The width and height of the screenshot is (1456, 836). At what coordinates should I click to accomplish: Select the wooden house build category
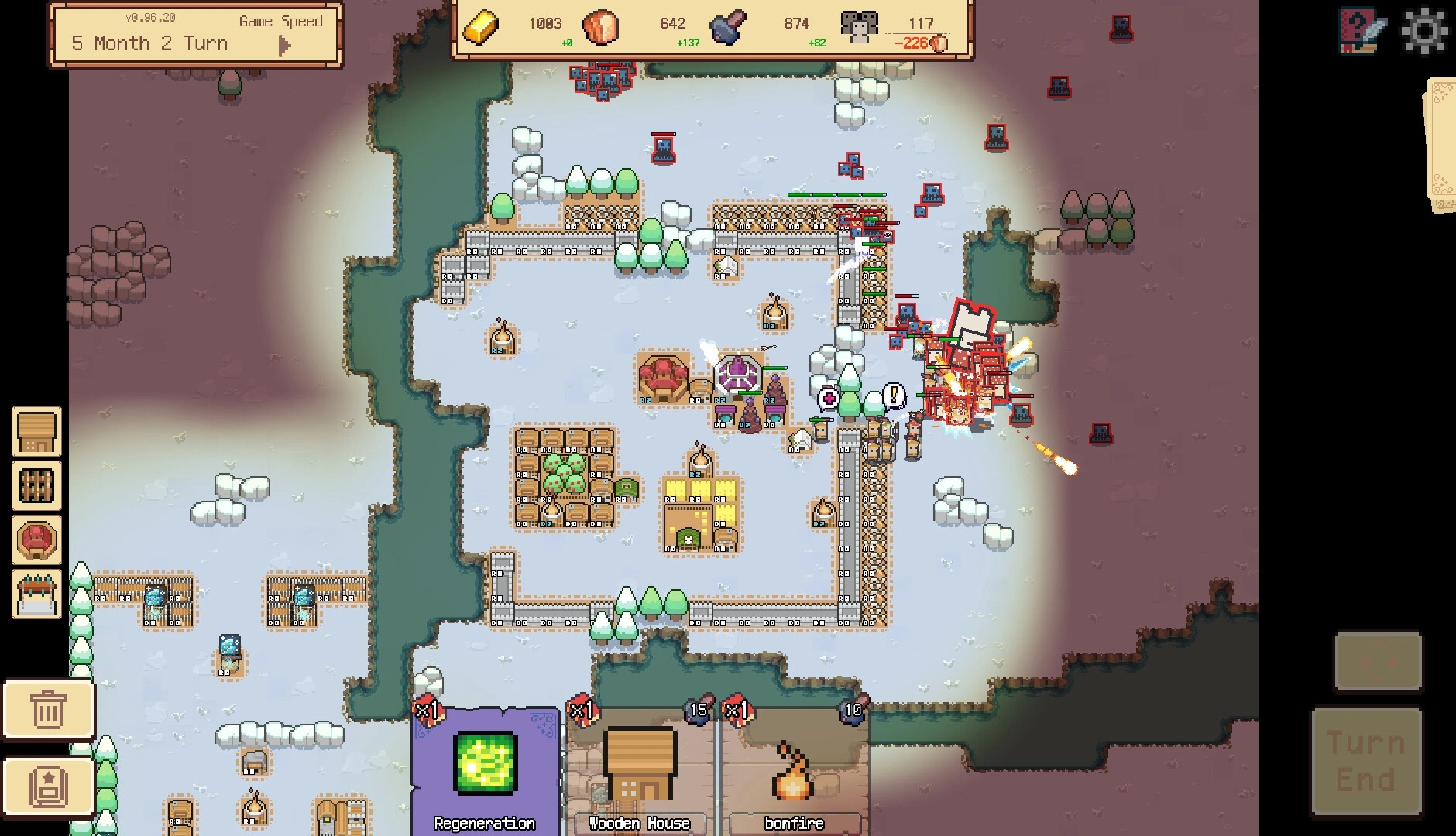[36, 432]
